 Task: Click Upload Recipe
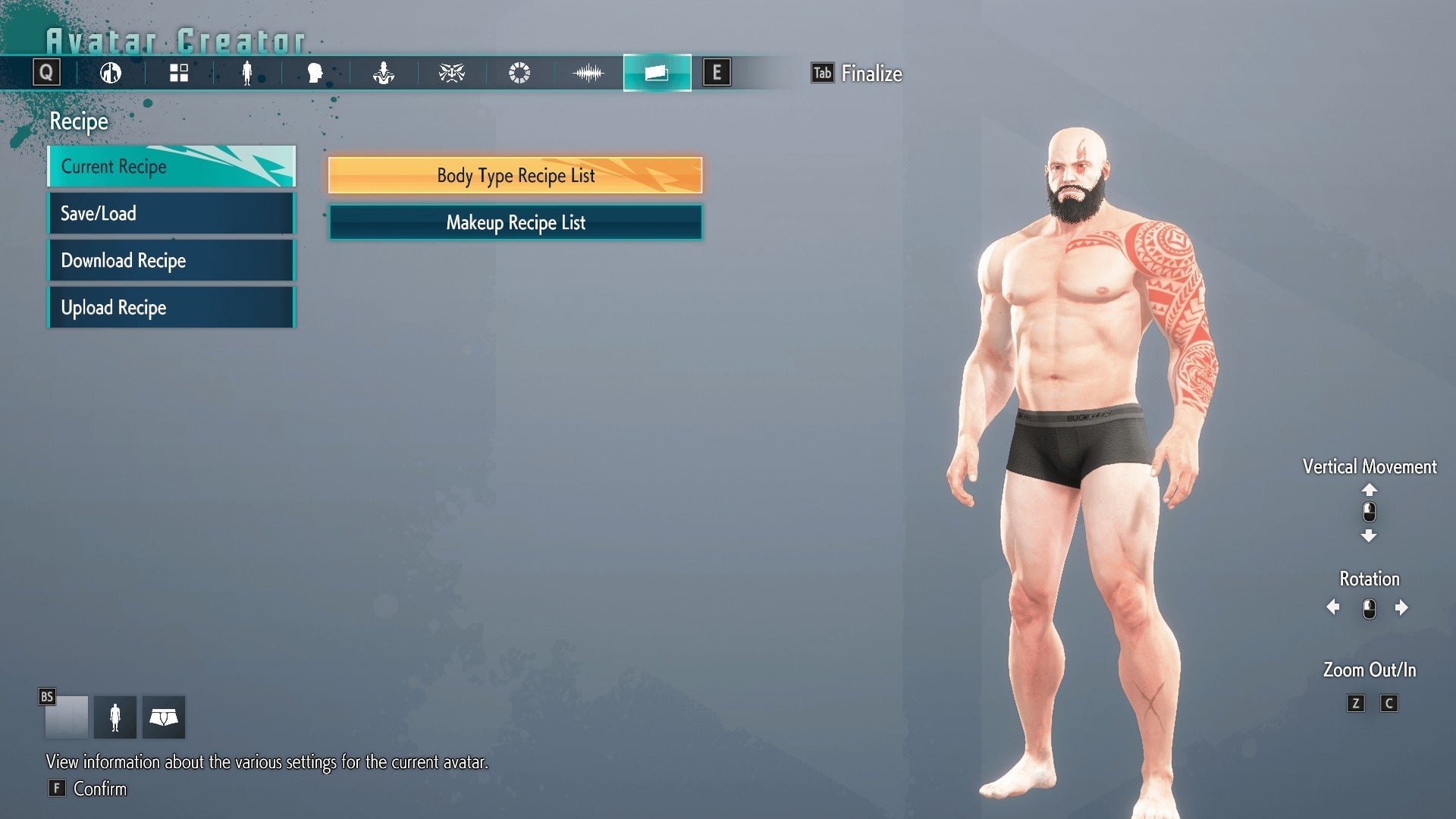171,307
